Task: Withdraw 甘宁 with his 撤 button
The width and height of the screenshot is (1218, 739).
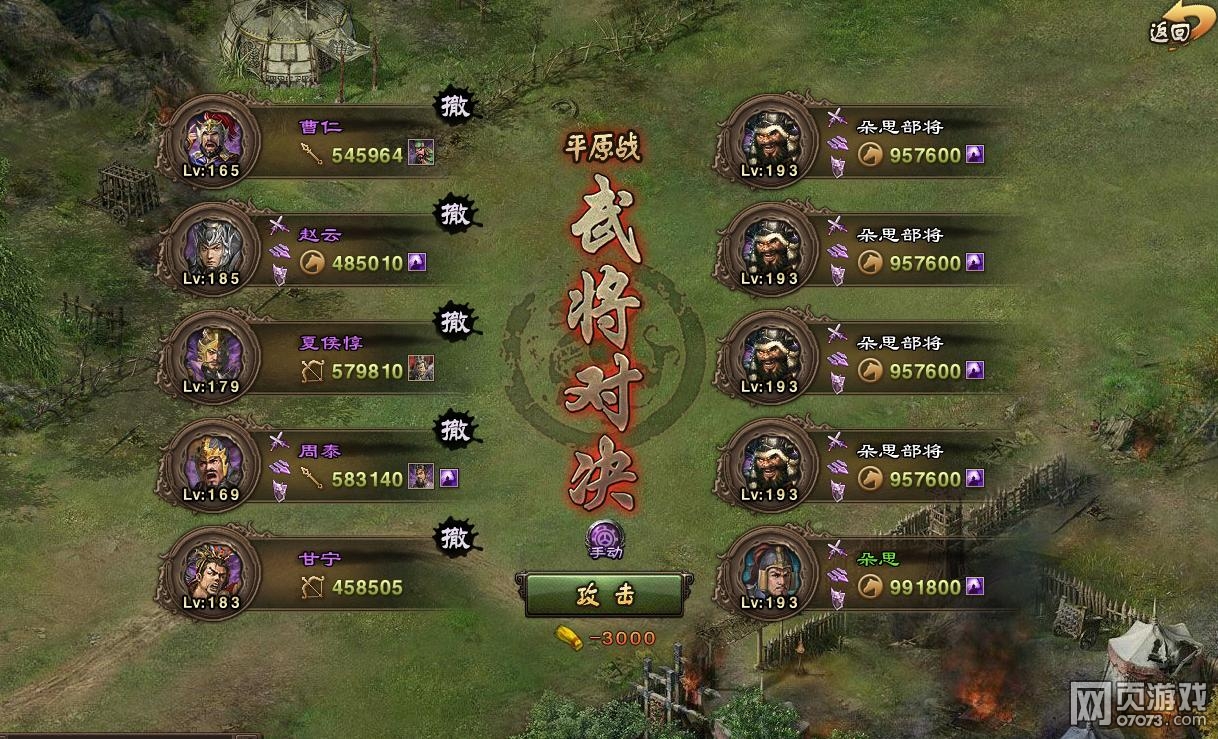Action: pyautogui.click(x=455, y=538)
